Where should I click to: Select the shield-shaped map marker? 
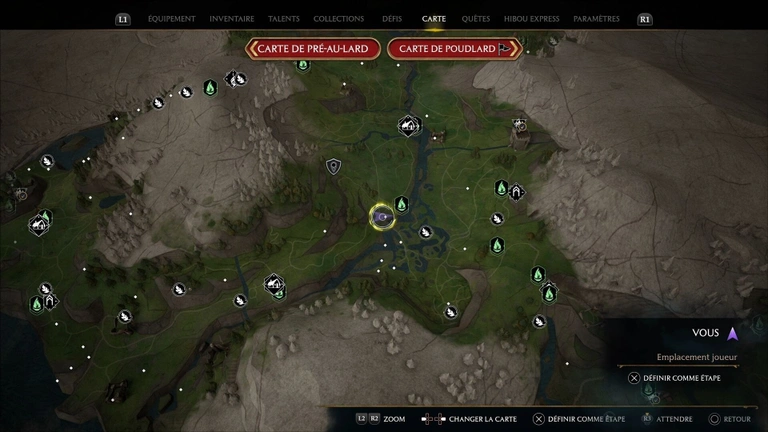333,166
